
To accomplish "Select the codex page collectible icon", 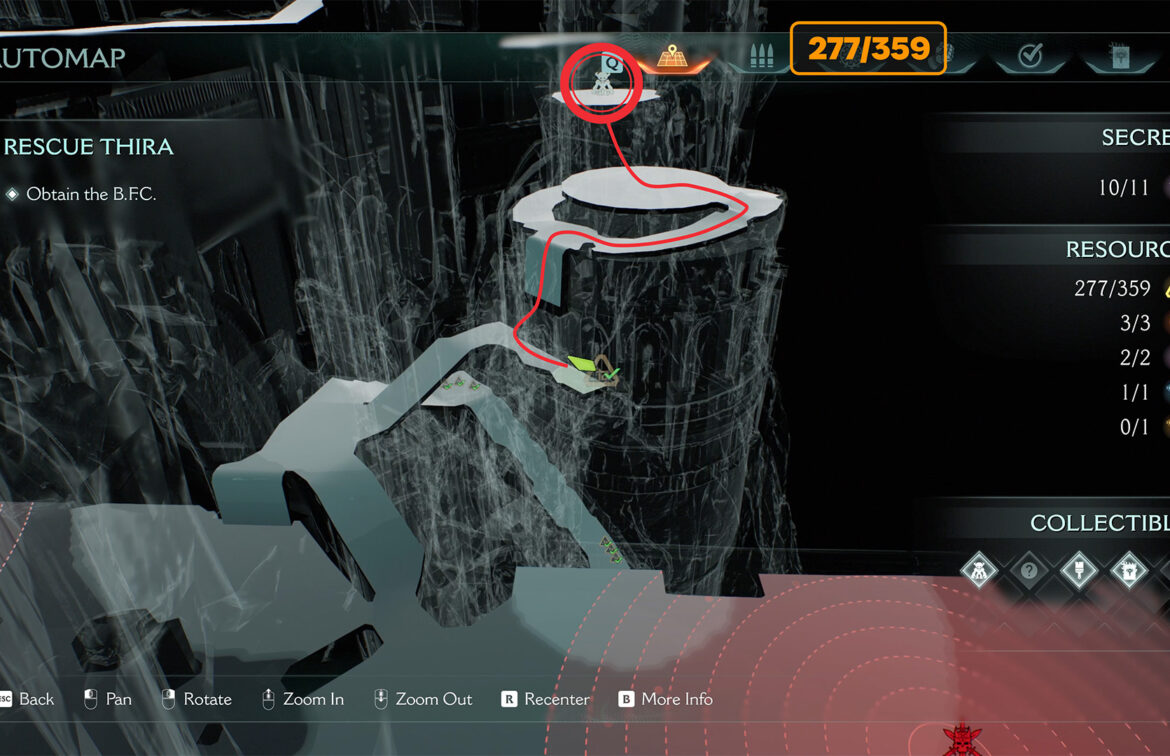I will point(1128,572).
